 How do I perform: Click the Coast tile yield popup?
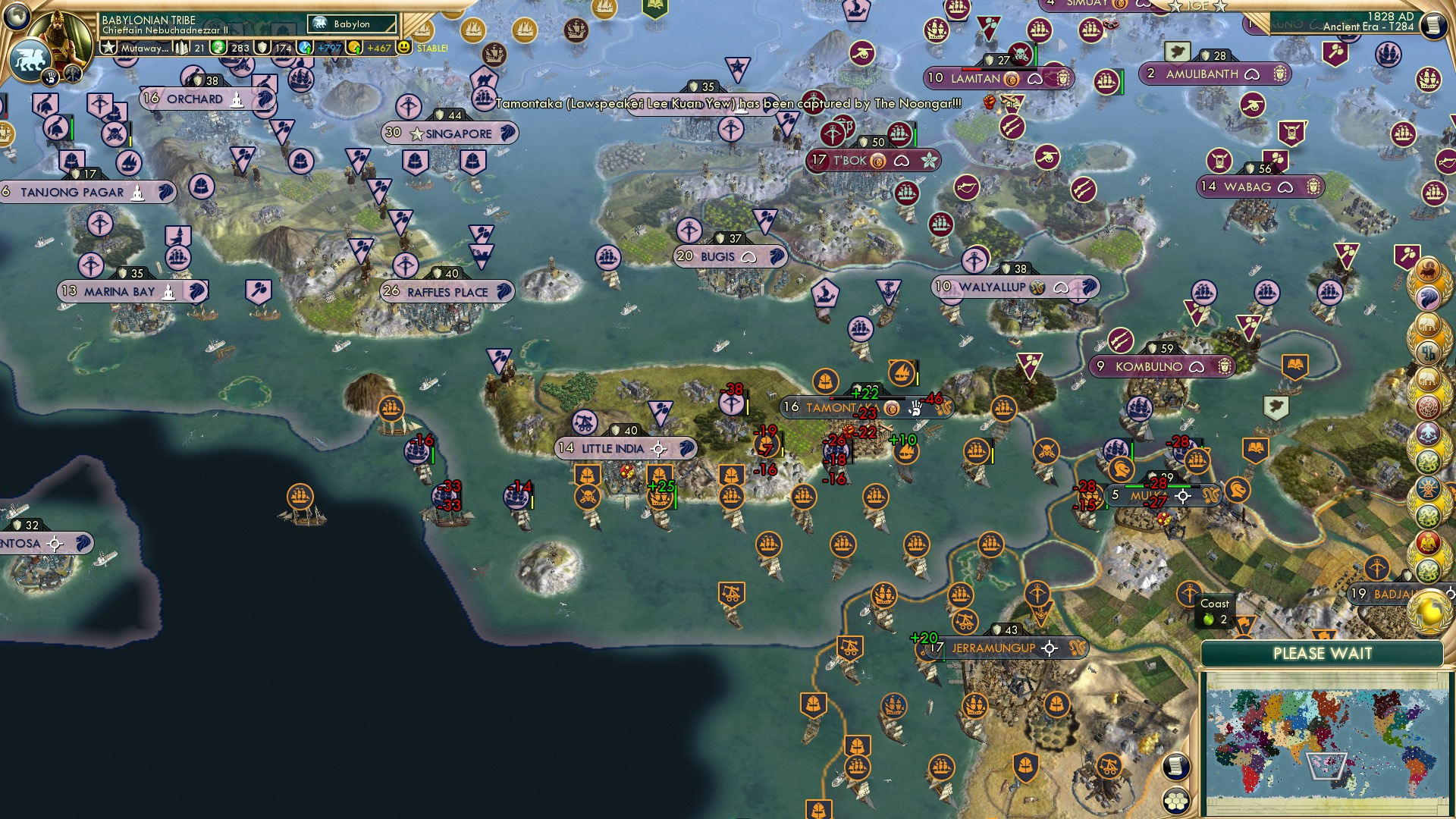coord(1216,612)
